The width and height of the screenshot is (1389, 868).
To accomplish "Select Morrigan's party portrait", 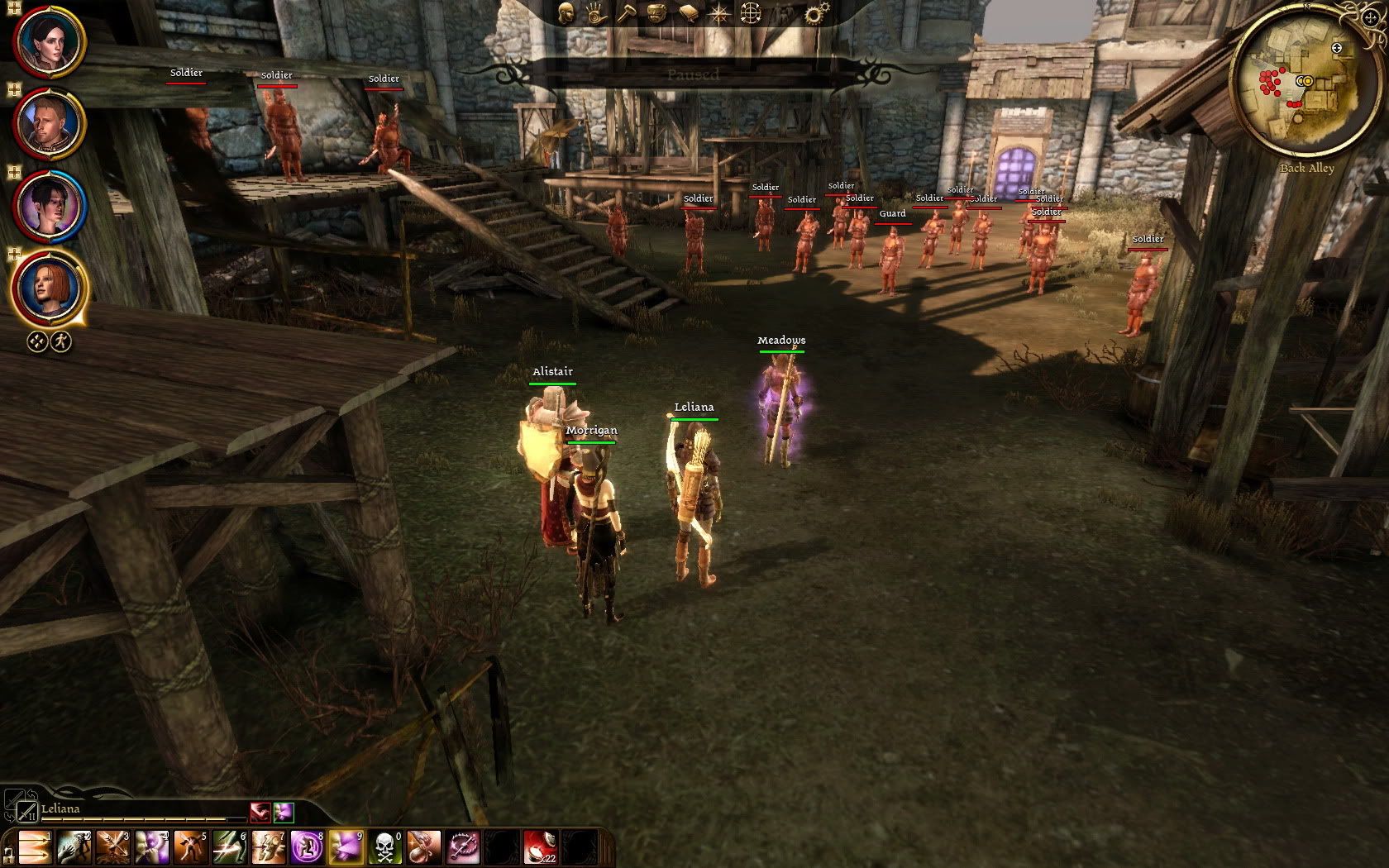I will tap(48, 205).
